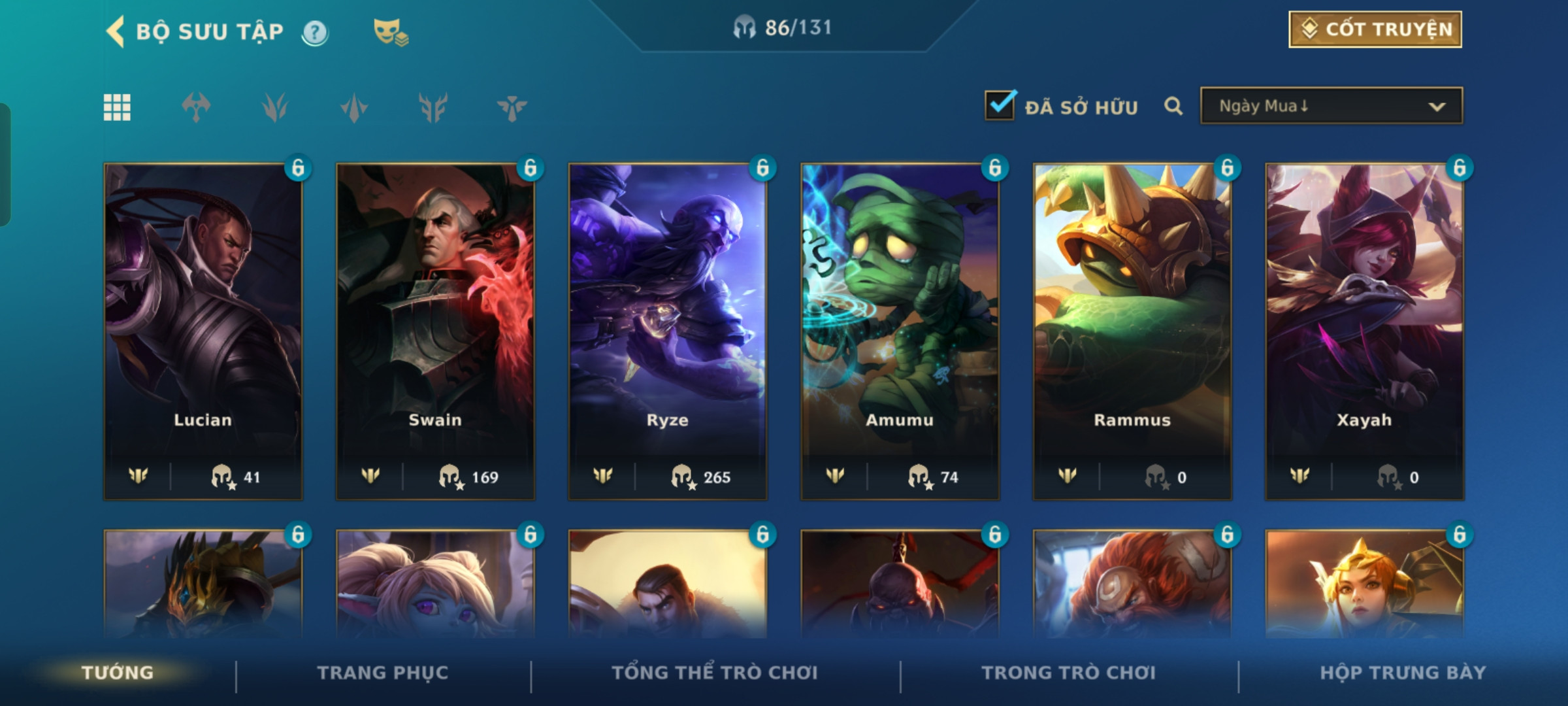The width and height of the screenshot is (1568, 706).
Task: Select the Lucian champion card
Action: [203, 331]
